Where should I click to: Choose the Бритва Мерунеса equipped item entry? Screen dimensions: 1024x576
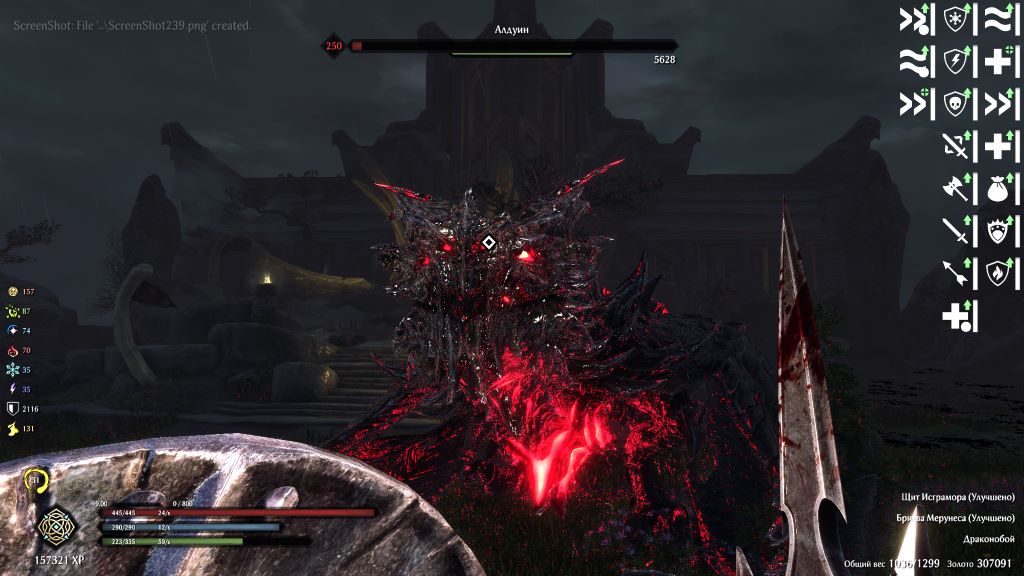pos(956,519)
